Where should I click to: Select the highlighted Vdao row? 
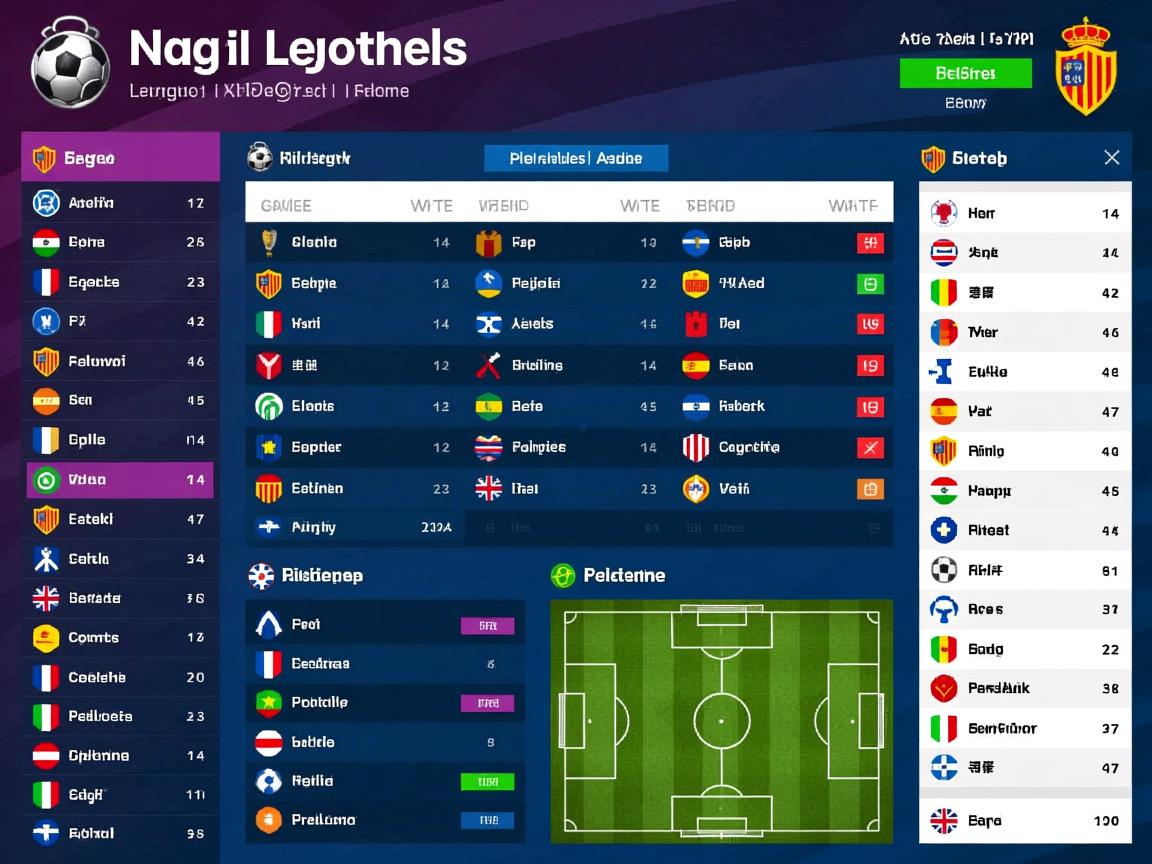(120, 480)
